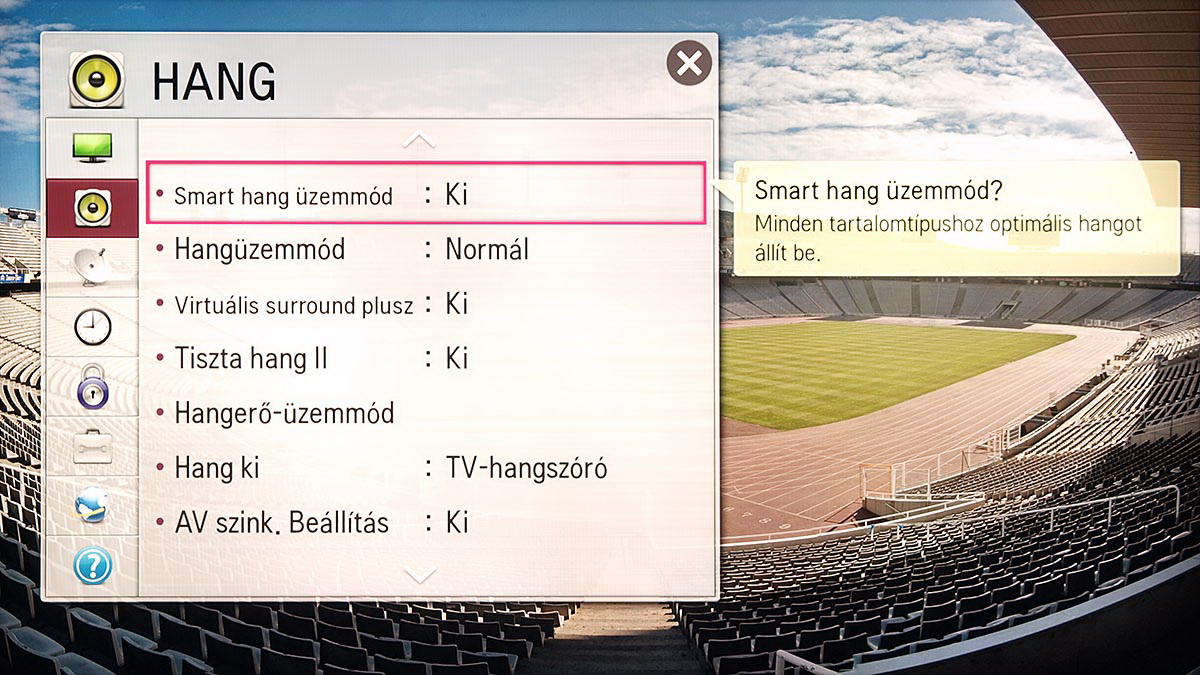Select the Smart hang üzemmód row
This screenshot has height=675, width=1200.
coord(427,194)
